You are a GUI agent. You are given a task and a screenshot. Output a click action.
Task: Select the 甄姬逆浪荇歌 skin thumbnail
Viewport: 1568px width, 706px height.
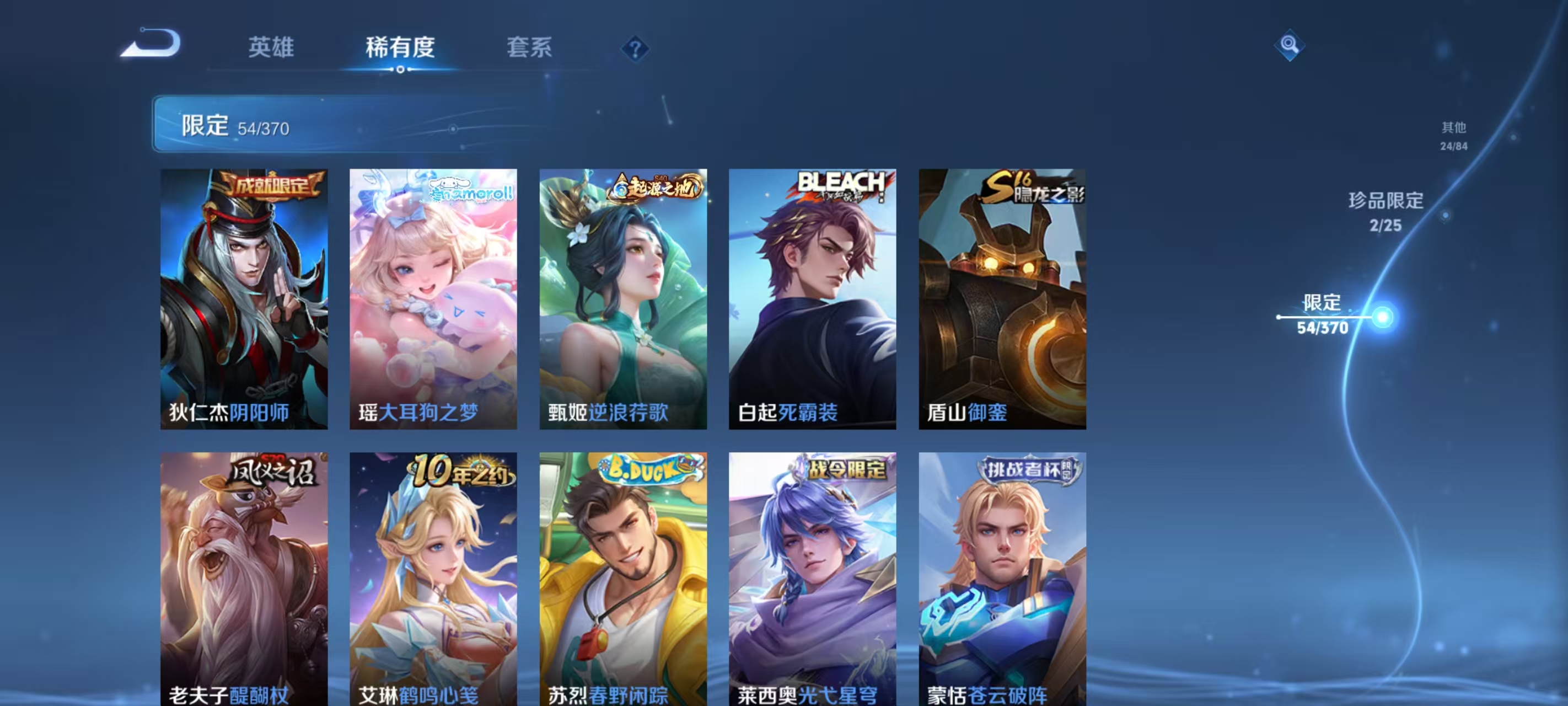625,298
